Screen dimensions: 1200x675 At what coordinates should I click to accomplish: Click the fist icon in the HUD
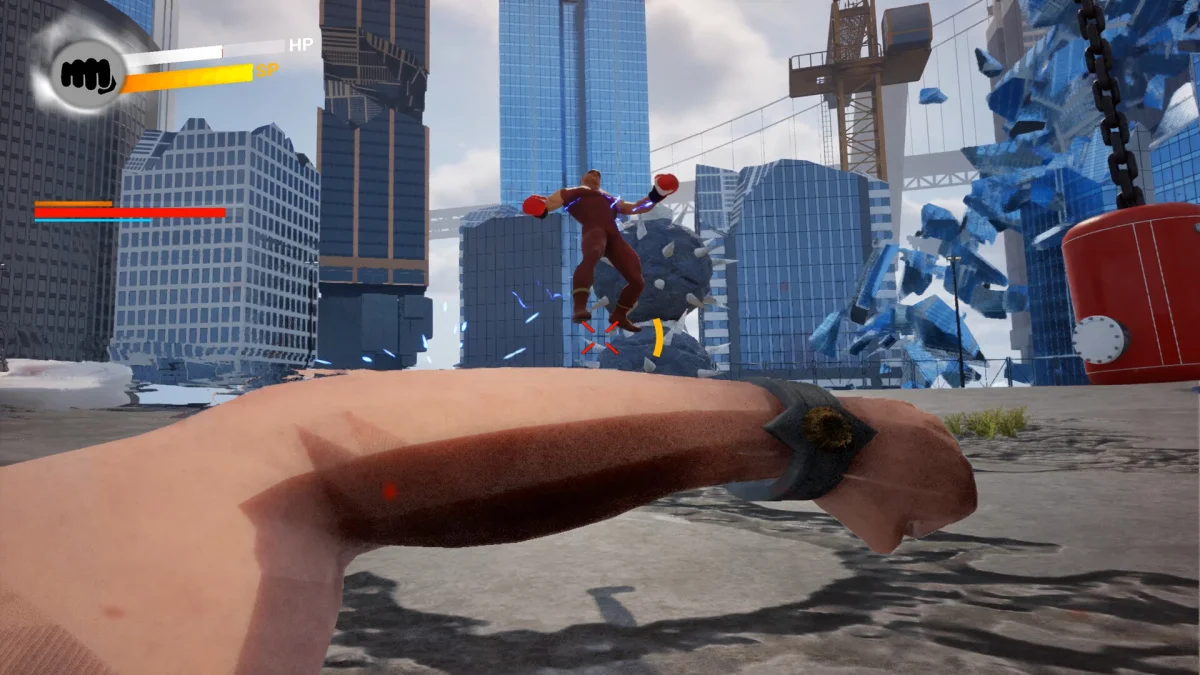pyautogui.click(x=87, y=73)
